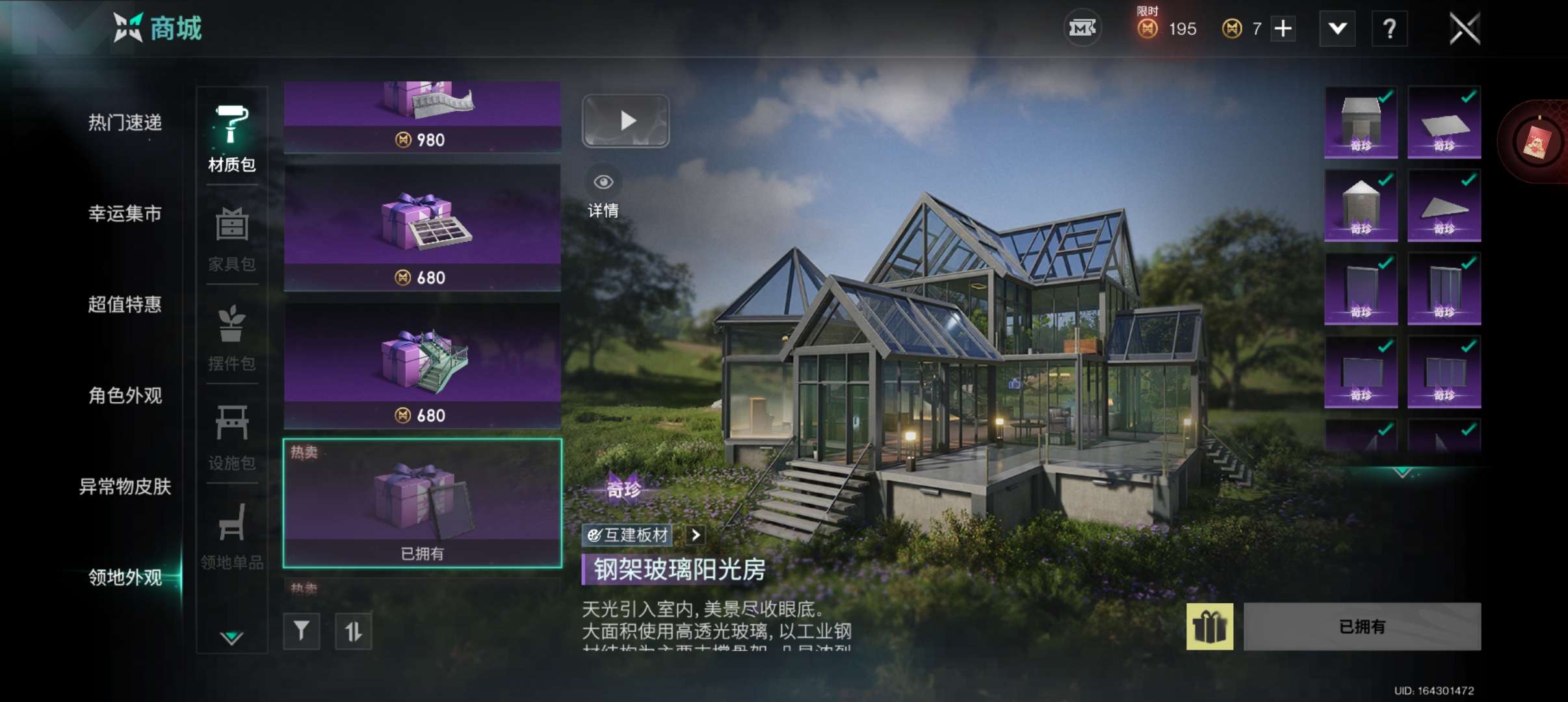The image size is (1568, 702).
Task: Select the 680 glass staircase pack
Action: [x=423, y=365]
